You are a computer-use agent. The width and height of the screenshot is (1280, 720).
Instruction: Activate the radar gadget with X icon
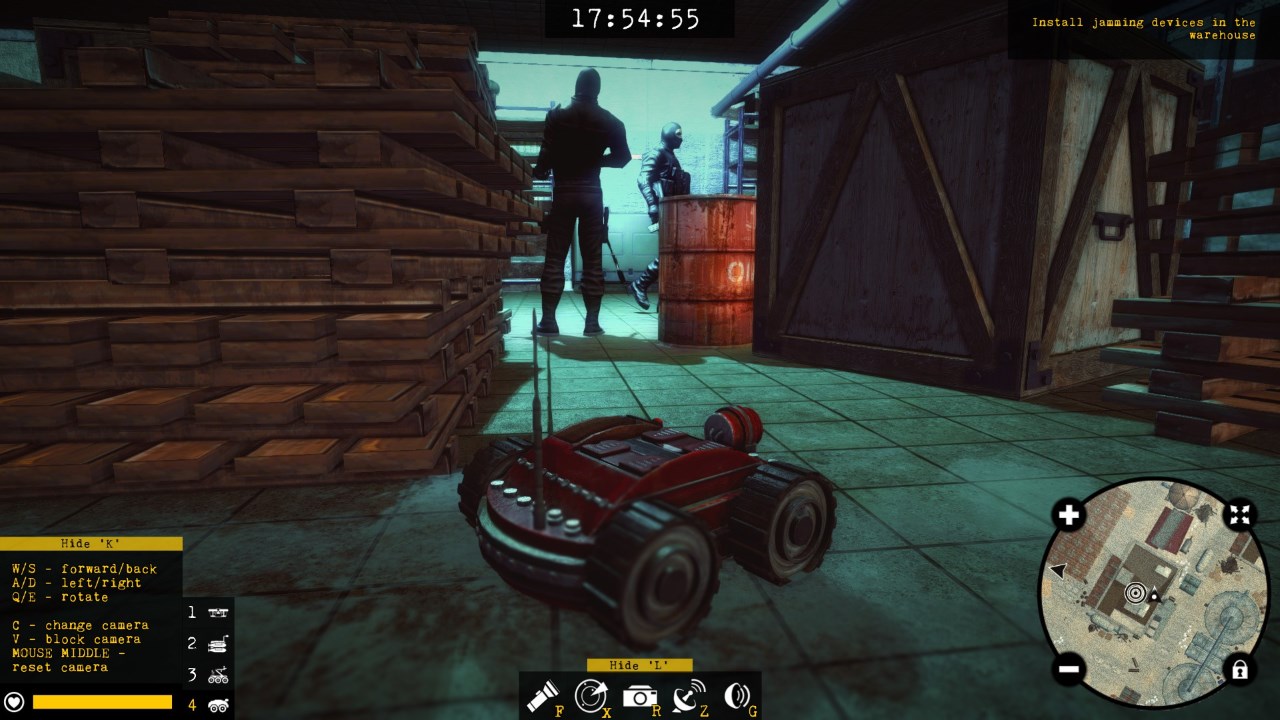pos(593,695)
